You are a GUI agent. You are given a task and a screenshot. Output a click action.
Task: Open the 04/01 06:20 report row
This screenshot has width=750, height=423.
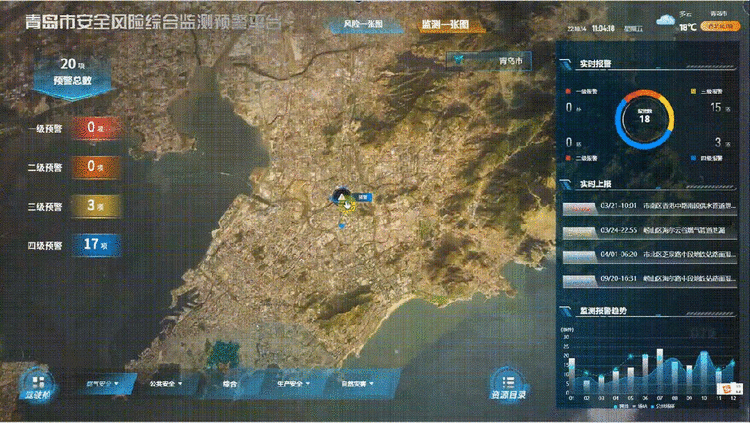647,254
